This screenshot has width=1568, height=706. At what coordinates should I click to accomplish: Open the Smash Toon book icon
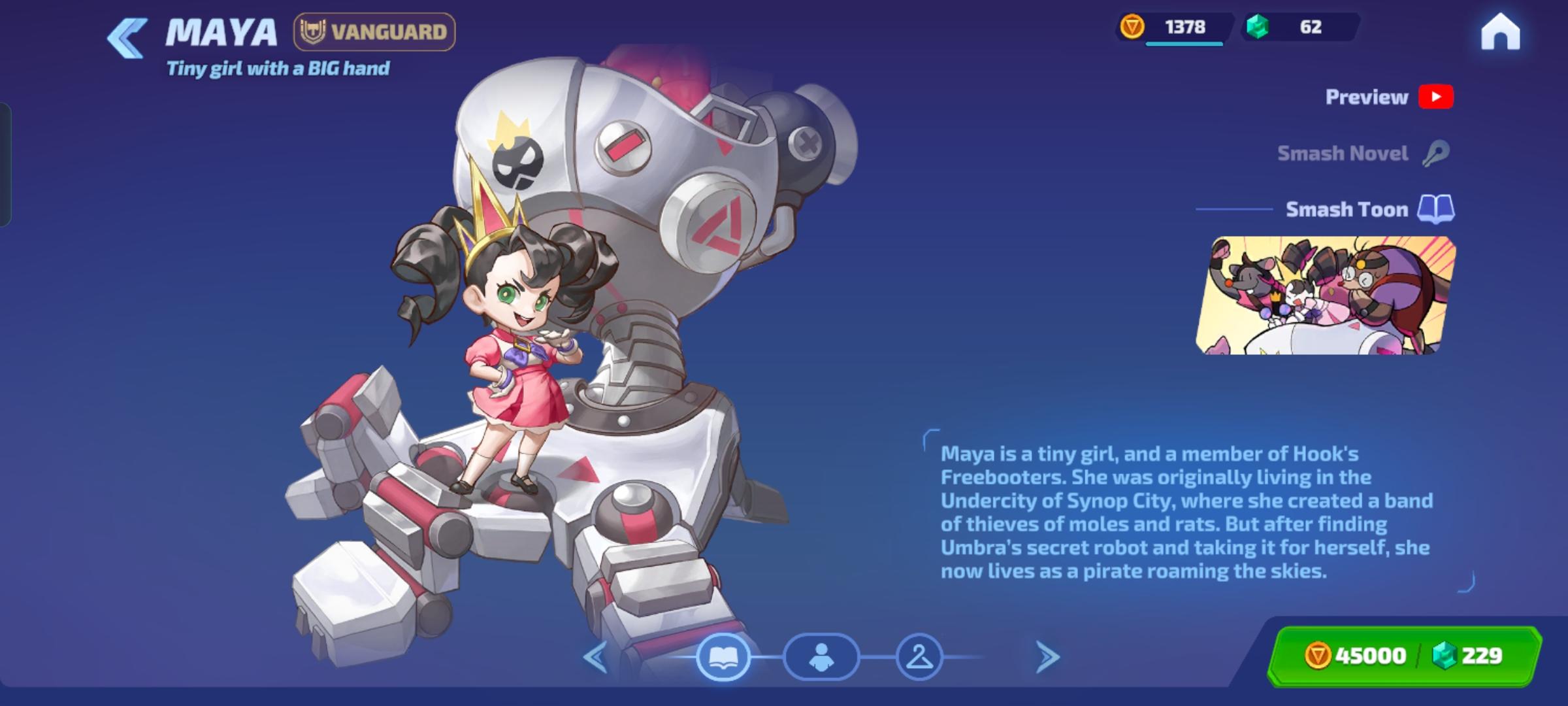pos(1435,210)
